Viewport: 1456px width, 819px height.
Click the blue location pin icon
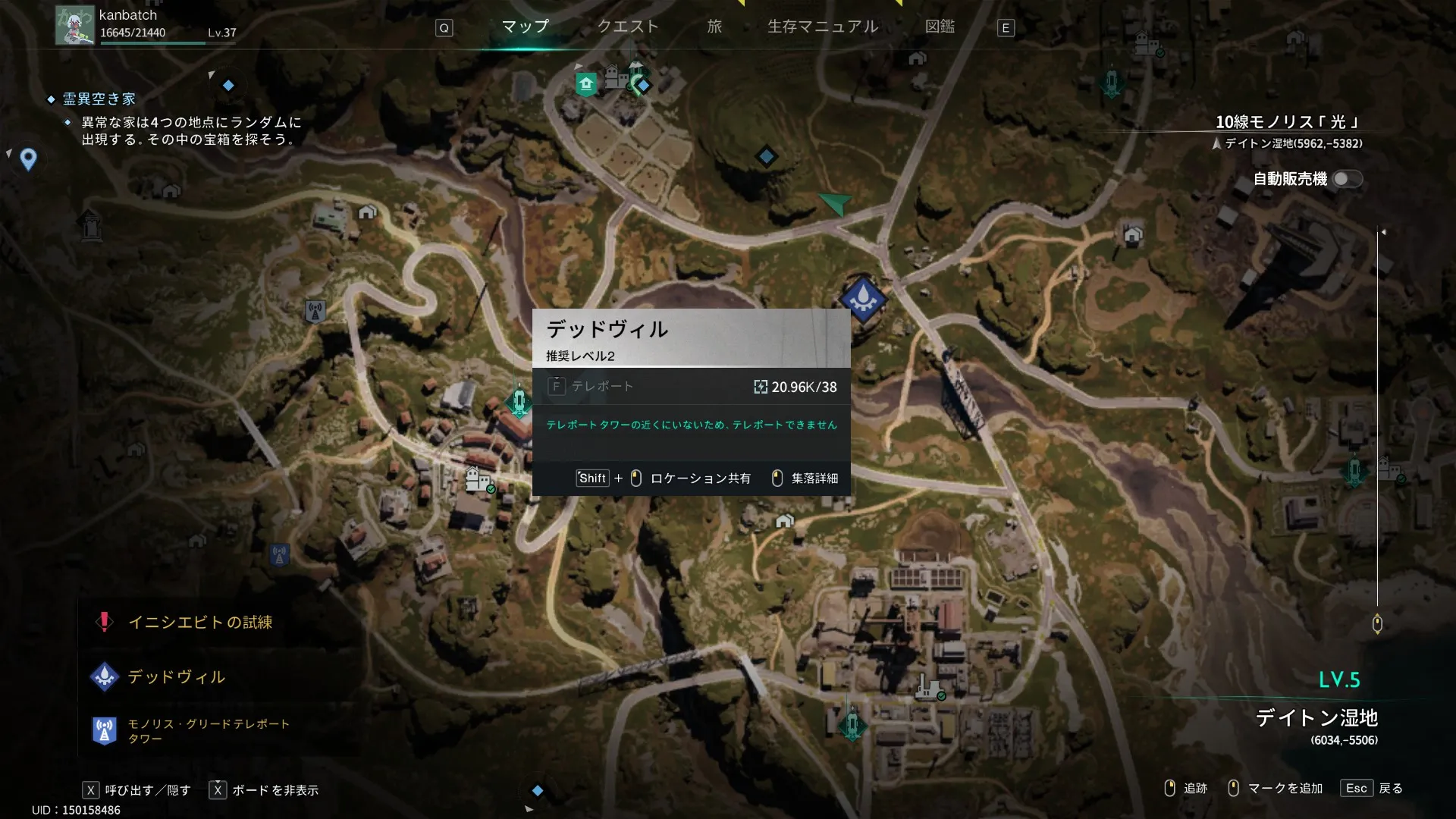pos(28,159)
